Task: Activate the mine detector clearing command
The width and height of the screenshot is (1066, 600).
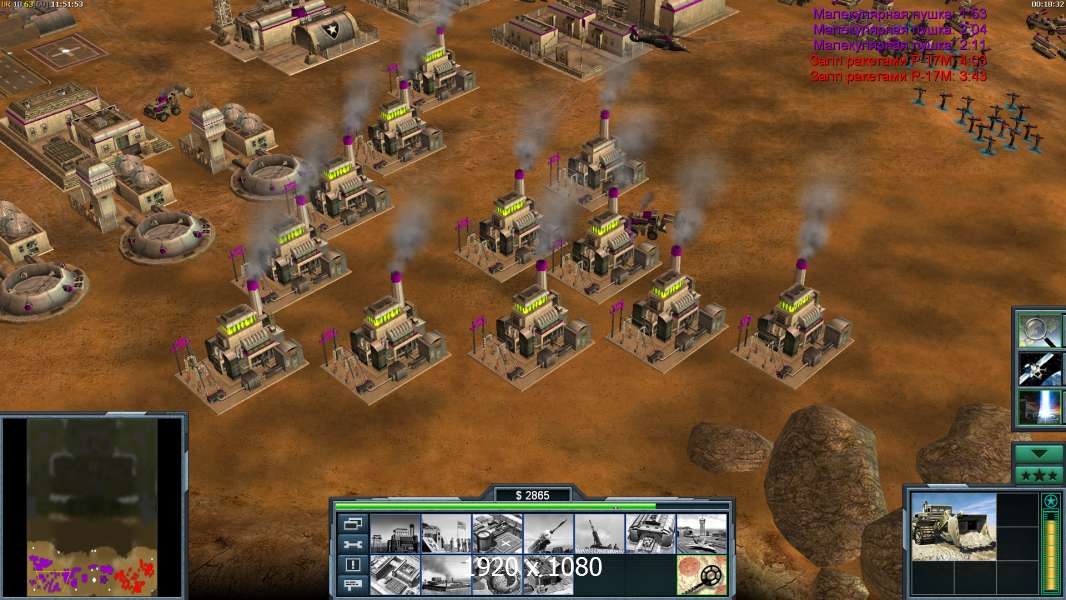Action: click(x=700, y=575)
